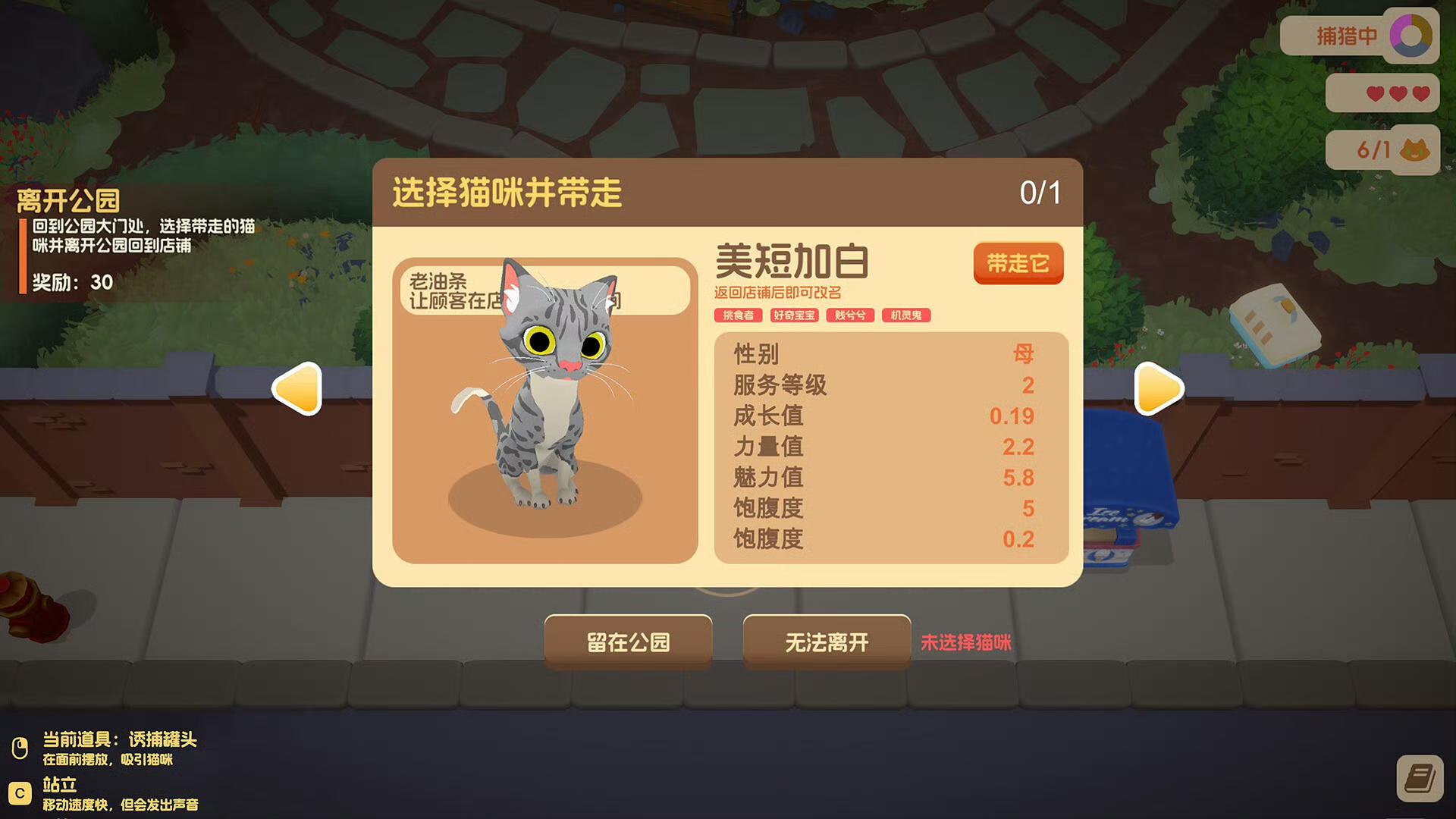The image size is (1456, 819).
Task: Toggle the 机灵鬼 trait tag
Action: [x=906, y=315]
